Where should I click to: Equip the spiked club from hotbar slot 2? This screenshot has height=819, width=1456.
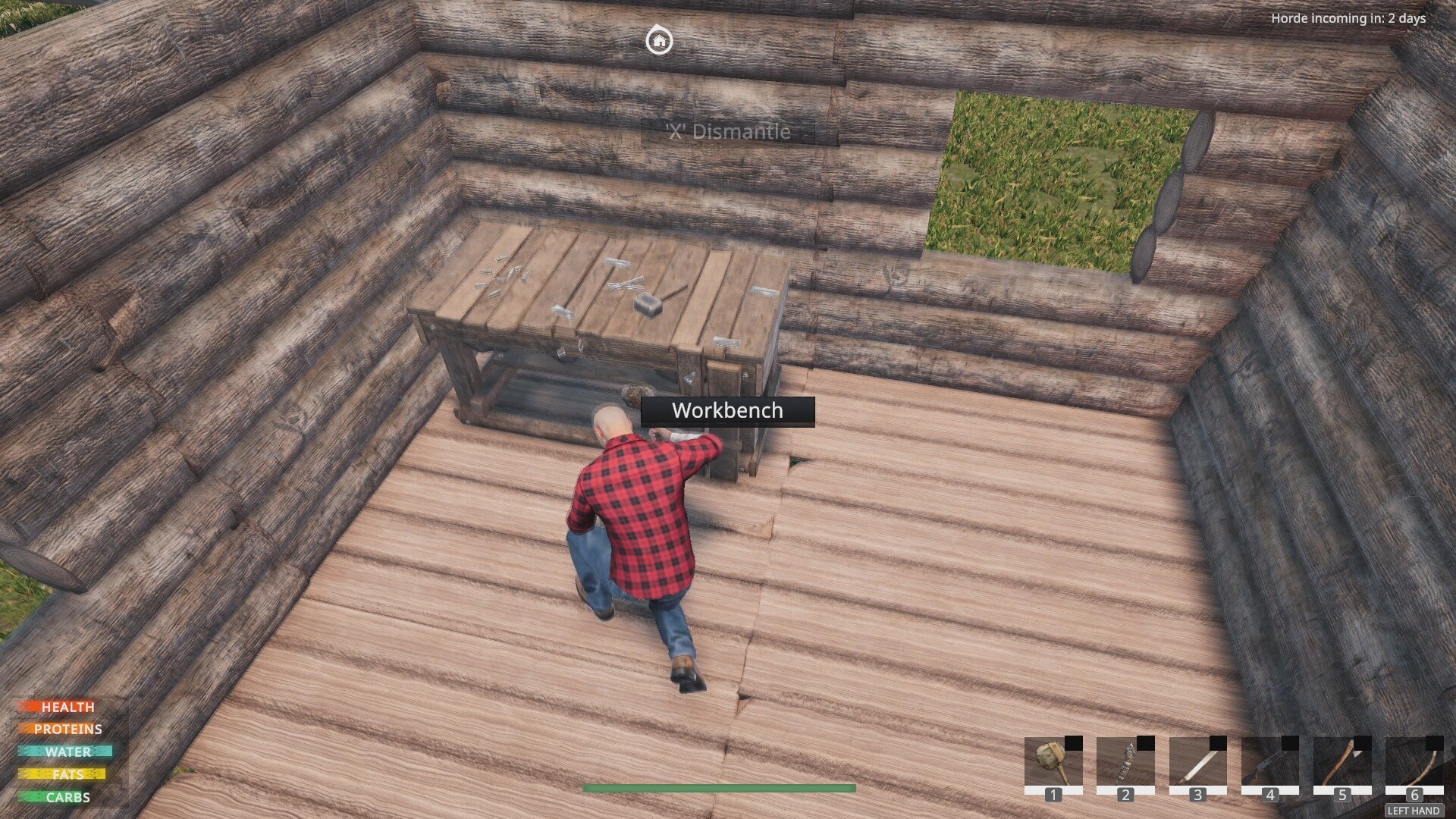tap(1125, 762)
